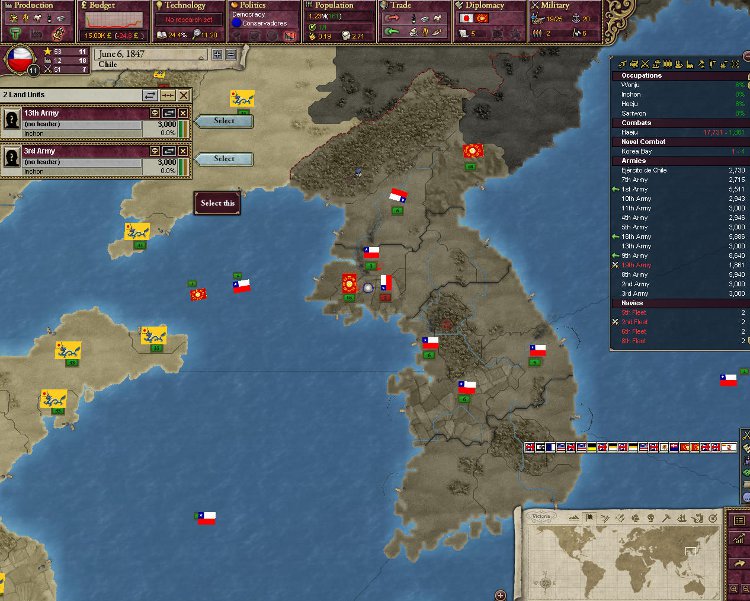Image resolution: width=750 pixels, height=601 pixels.
Task: Close the 2 Land Units panel
Action: [x=184, y=94]
